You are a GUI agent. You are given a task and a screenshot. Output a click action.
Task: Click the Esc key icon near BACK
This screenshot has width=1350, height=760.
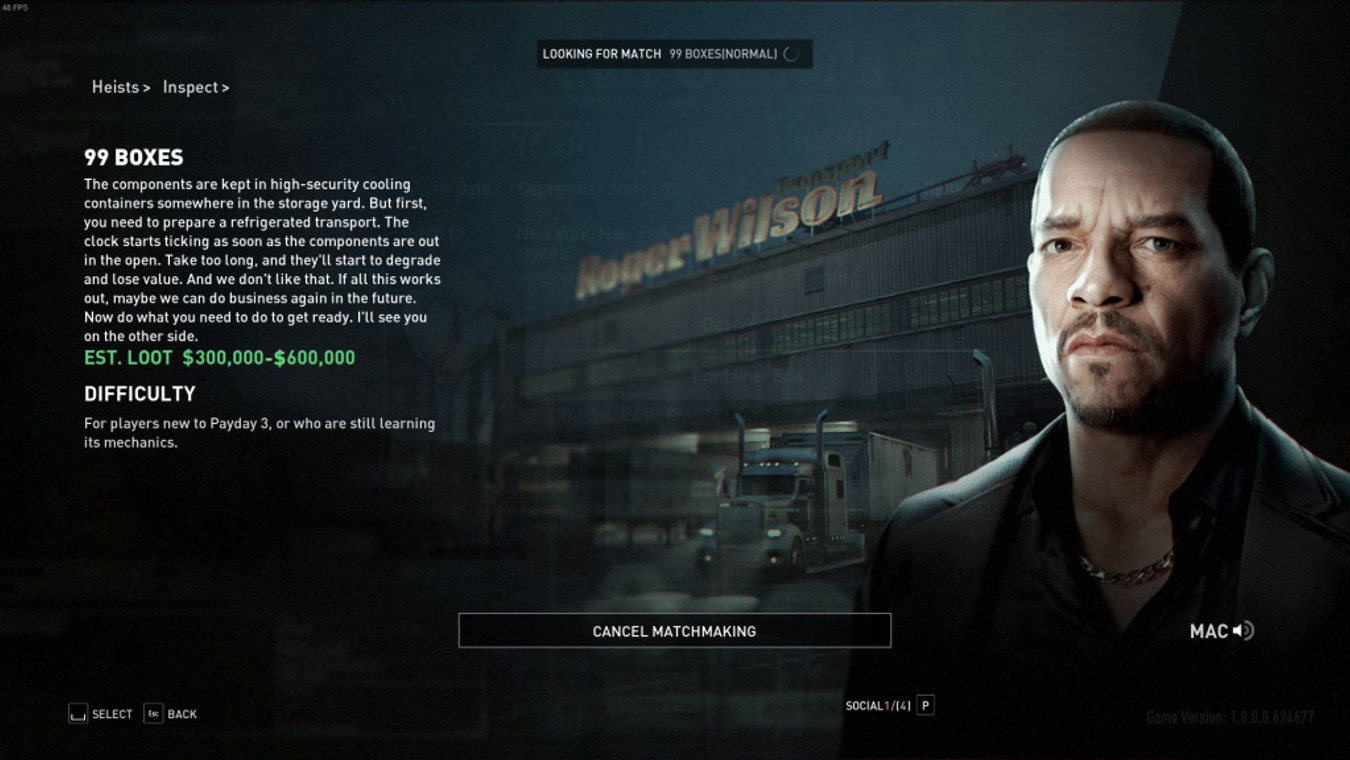(x=152, y=713)
